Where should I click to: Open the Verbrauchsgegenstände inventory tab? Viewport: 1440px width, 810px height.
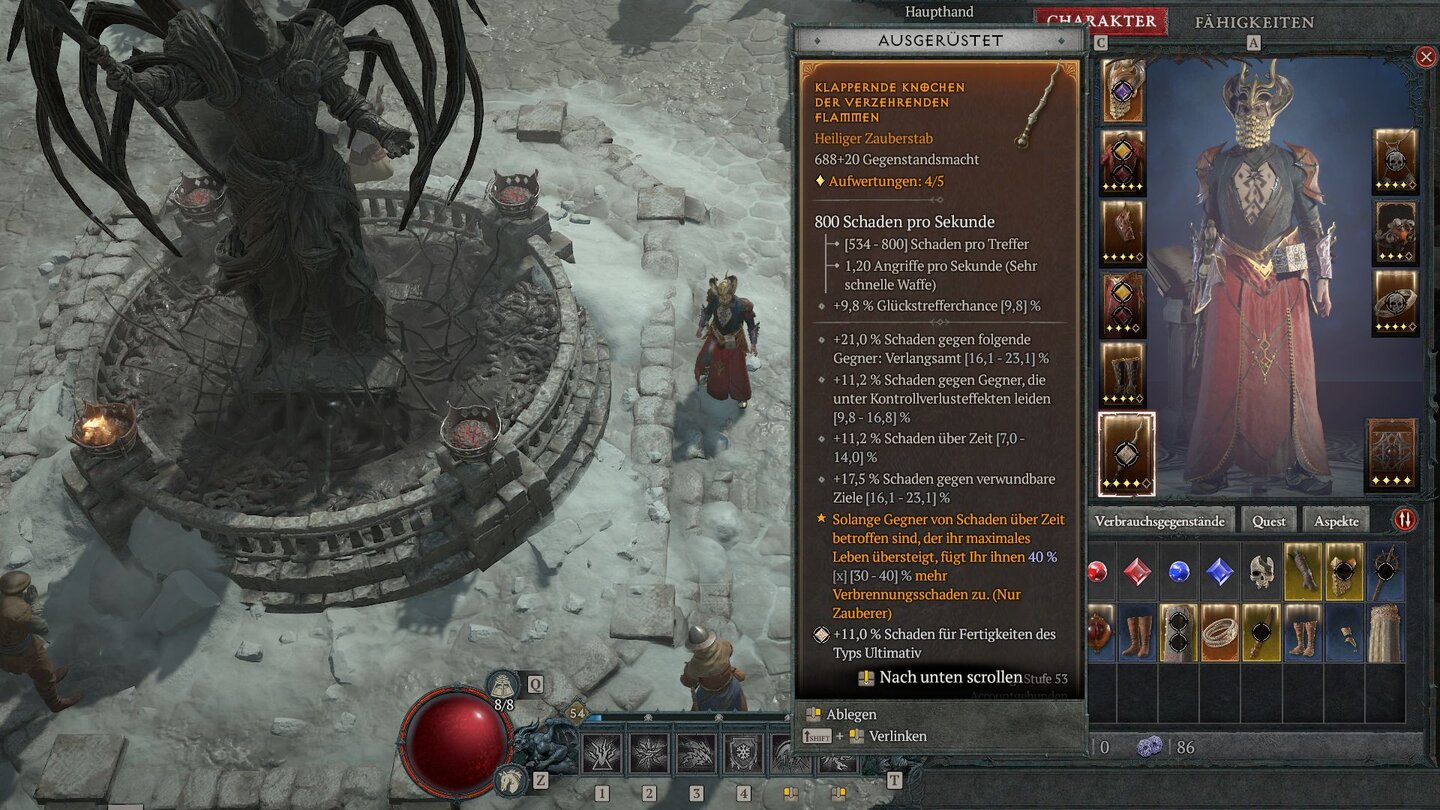(x=1159, y=521)
